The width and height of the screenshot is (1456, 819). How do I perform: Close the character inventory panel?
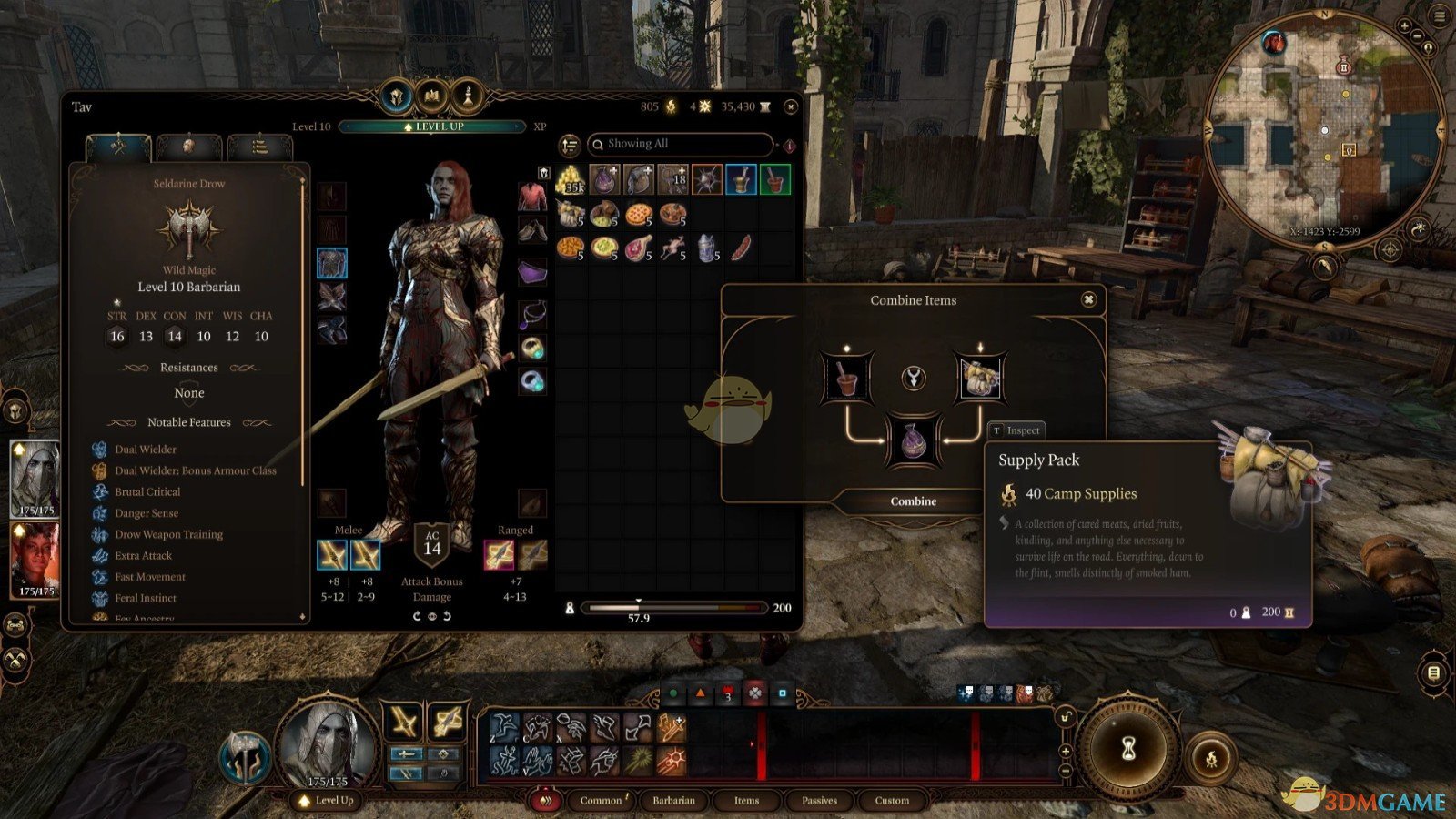790,107
